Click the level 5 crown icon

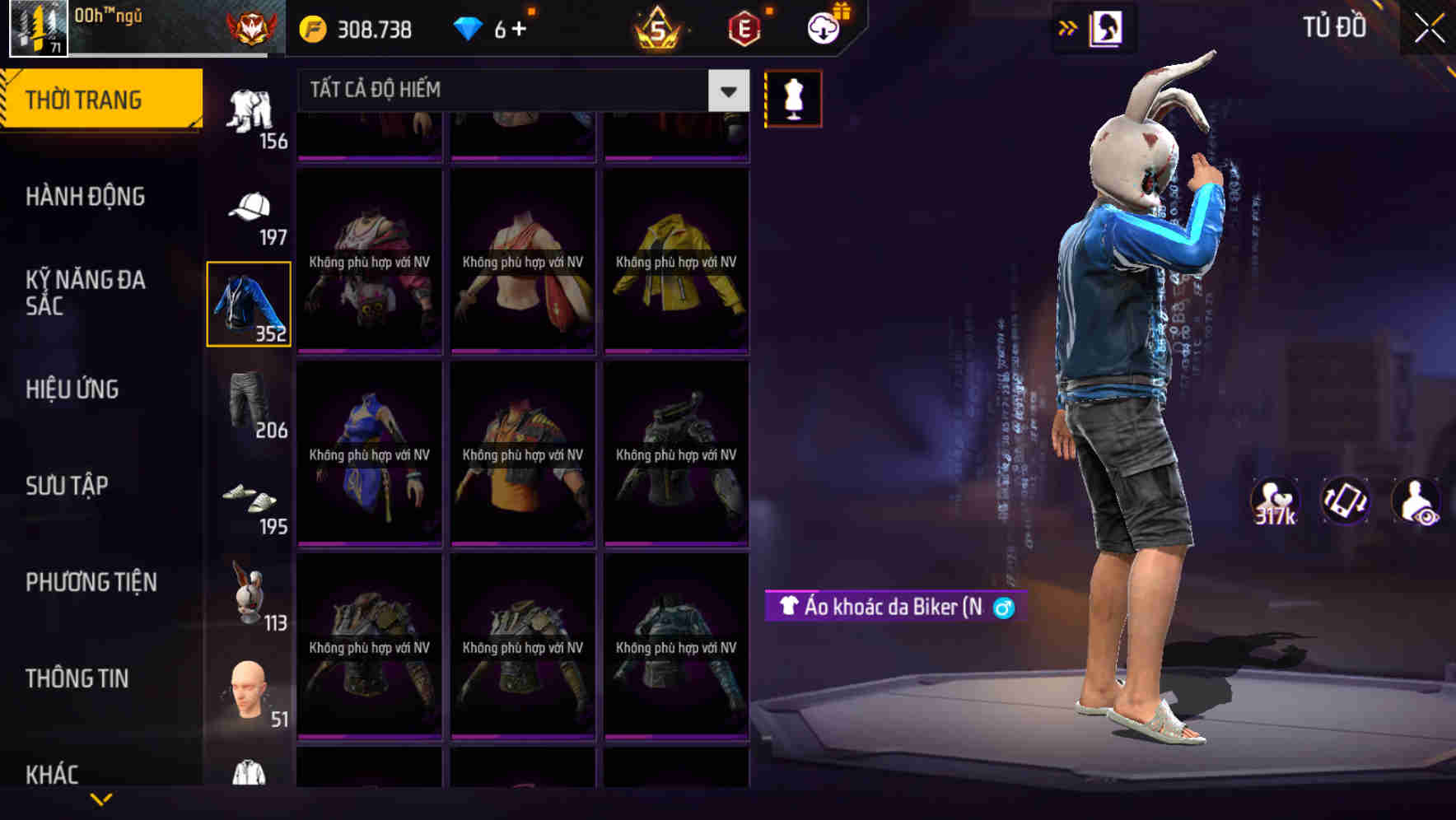point(659,27)
